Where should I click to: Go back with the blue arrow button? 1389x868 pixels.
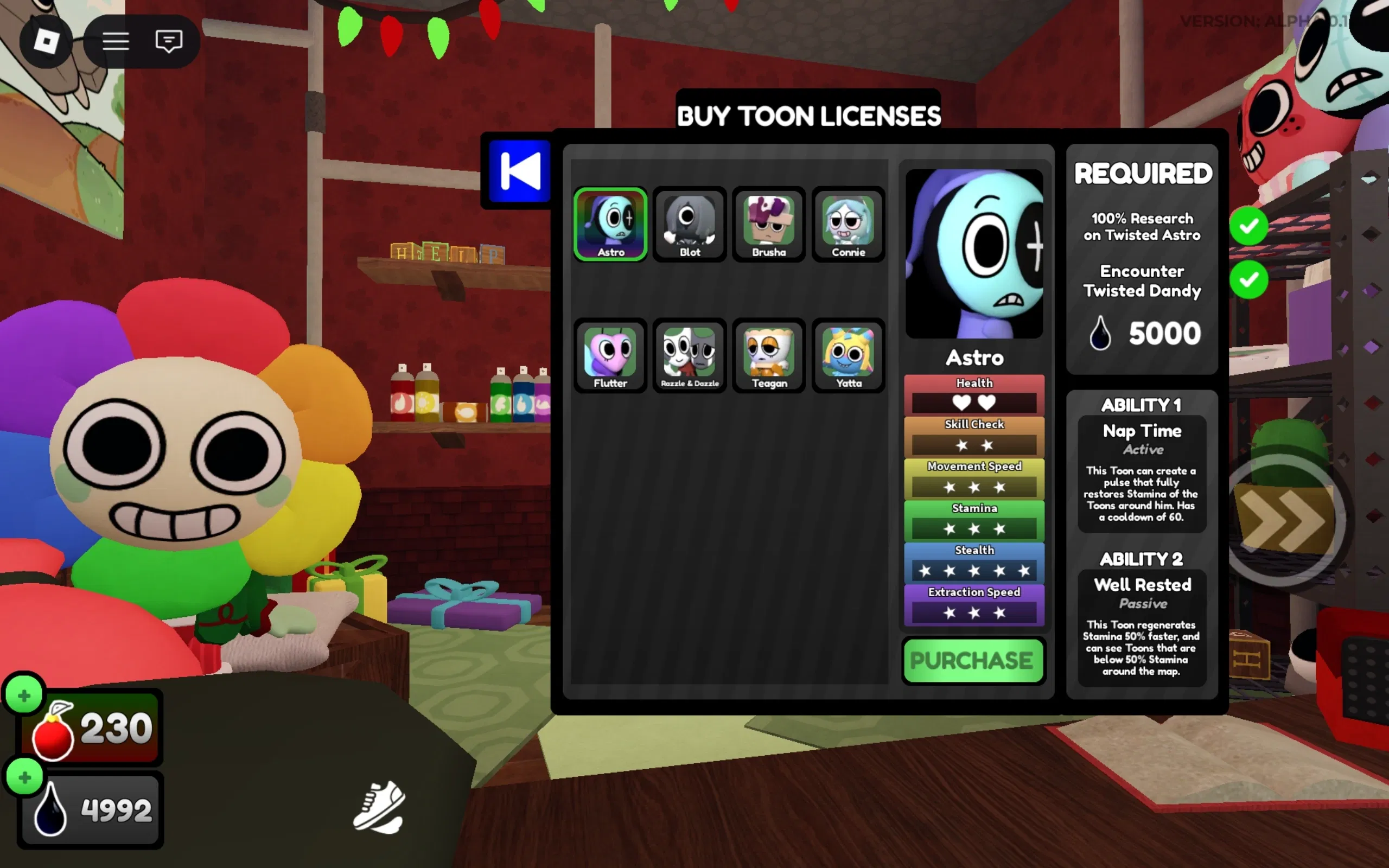click(519, 171)
